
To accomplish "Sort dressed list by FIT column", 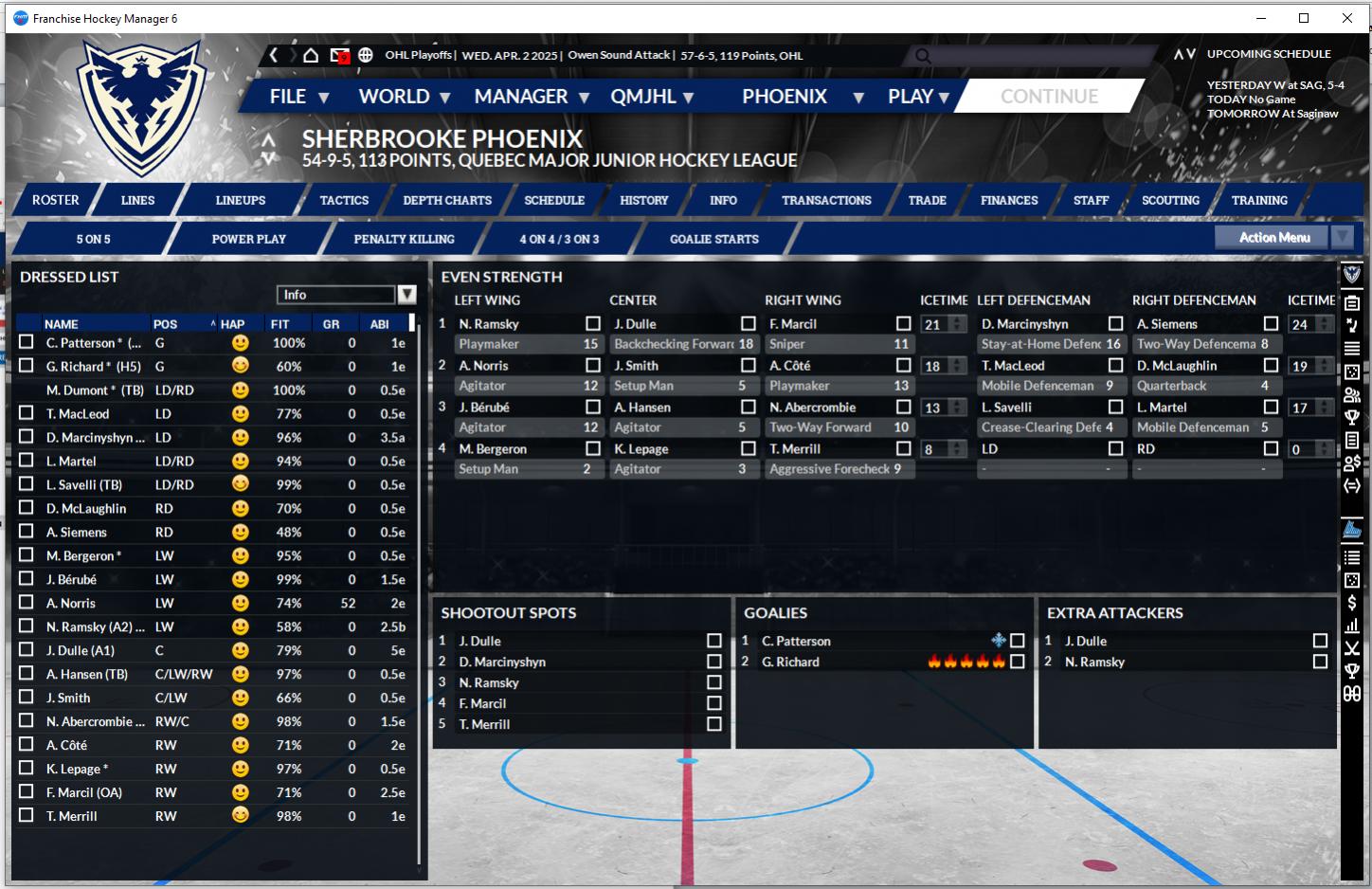I will point(280,324).
